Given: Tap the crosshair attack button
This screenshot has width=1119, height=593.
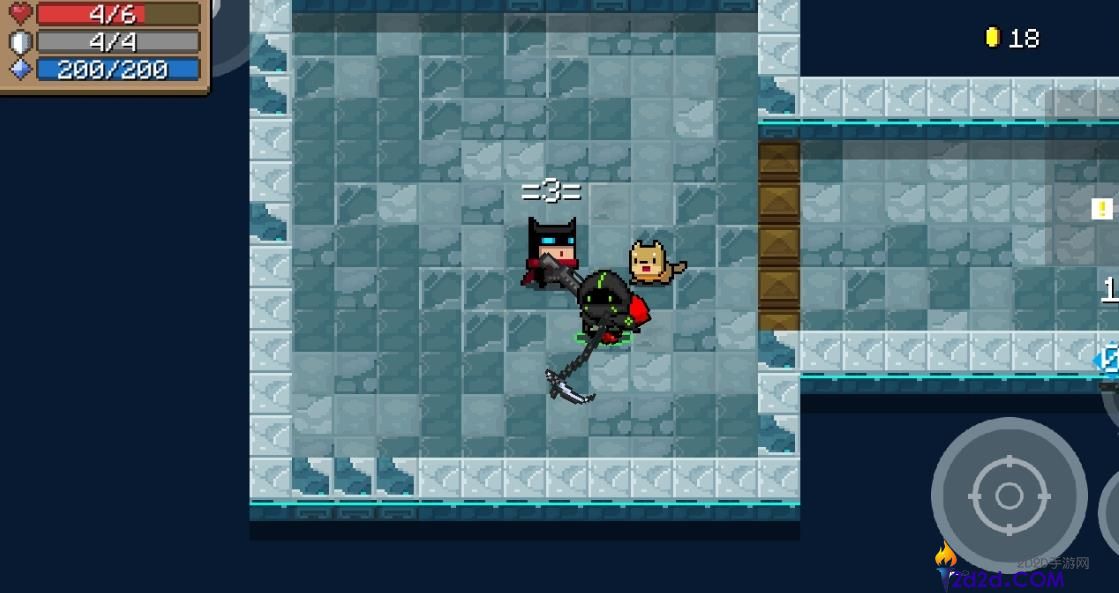Looking at the screenshot, I should (1008, 495).
